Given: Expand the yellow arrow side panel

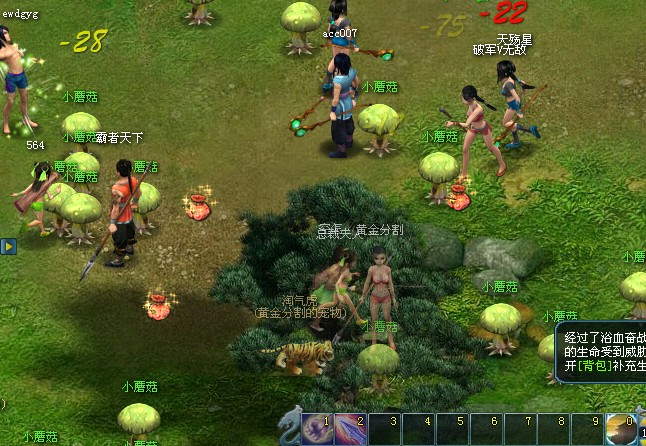Looking at the screenshot, I should pyautogui.click(x=7, y=245).
